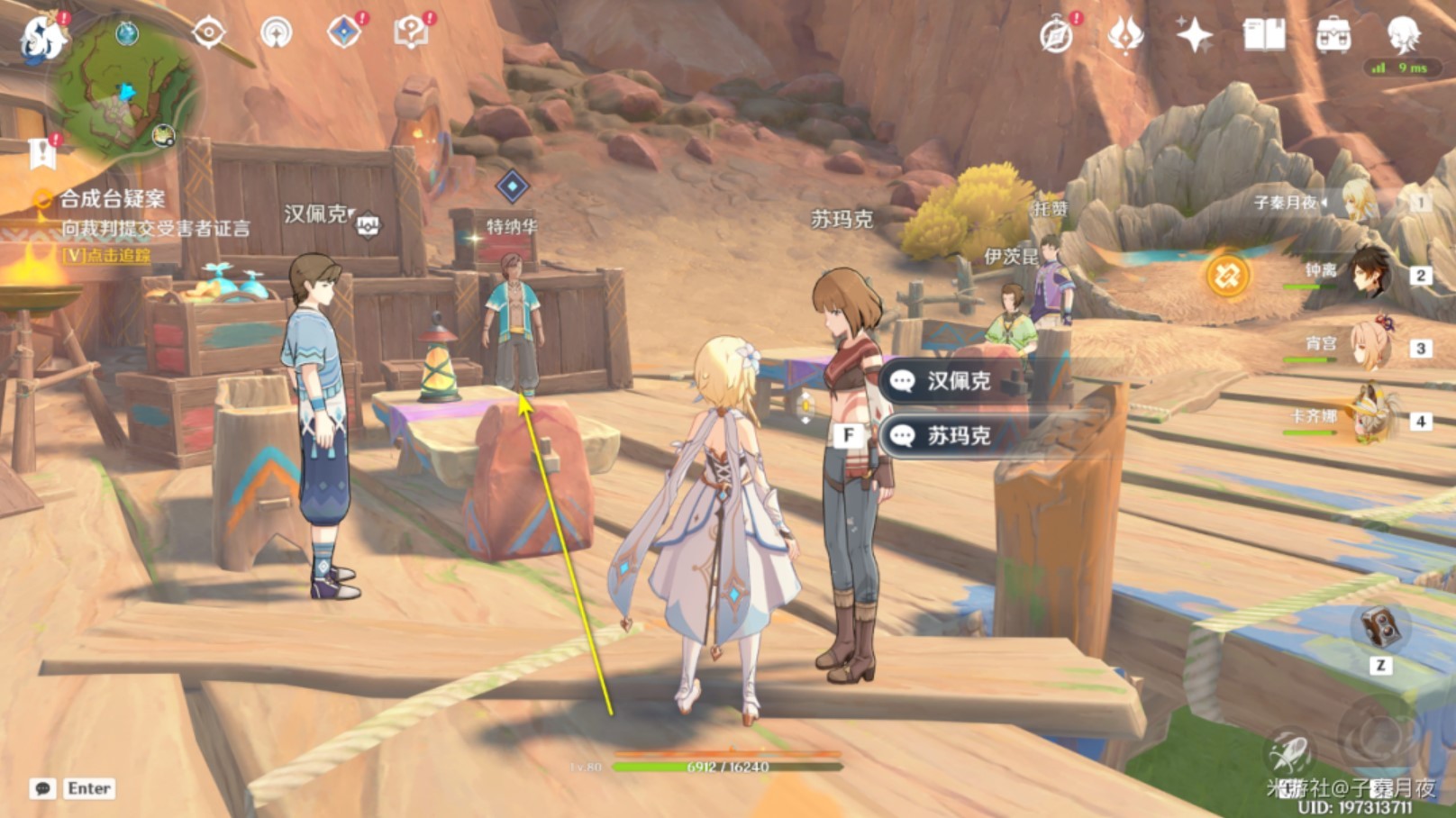Open the question mark tutorial book
Image resolution: width=1456 pixels, height=818 pixels.
pyautogui.click(x=411, y=33)
